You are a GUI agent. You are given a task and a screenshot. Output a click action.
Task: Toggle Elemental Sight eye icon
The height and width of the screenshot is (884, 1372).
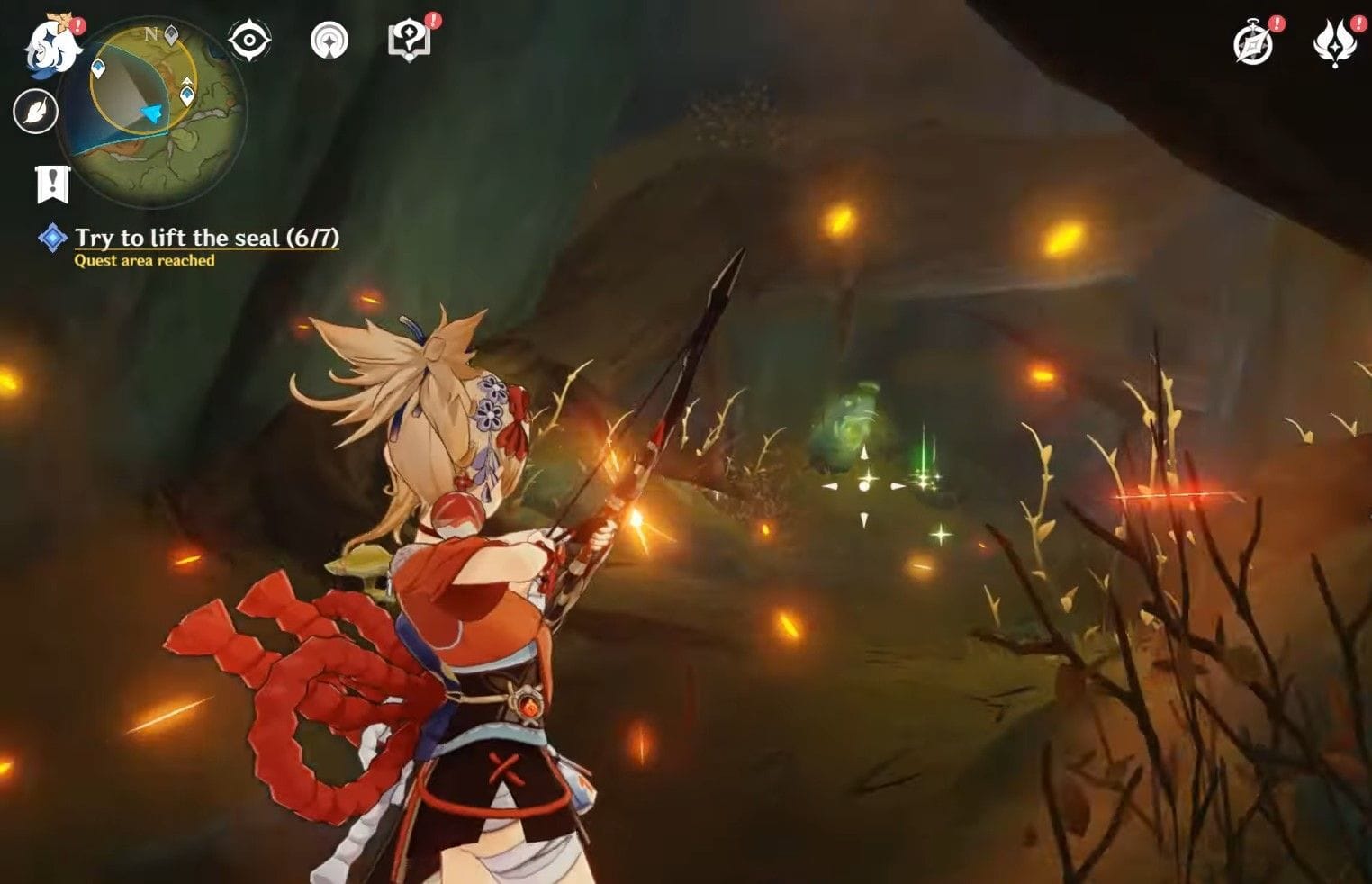(x=248, y=41)
